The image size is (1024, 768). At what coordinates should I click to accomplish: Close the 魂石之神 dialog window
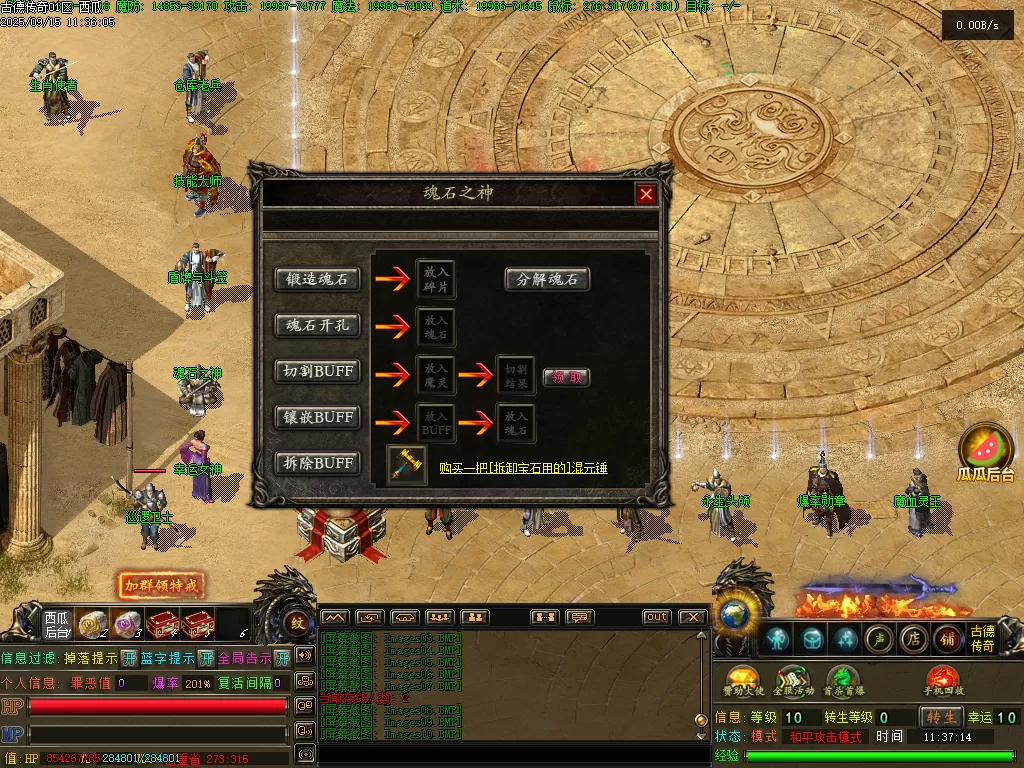coord(646,194)
